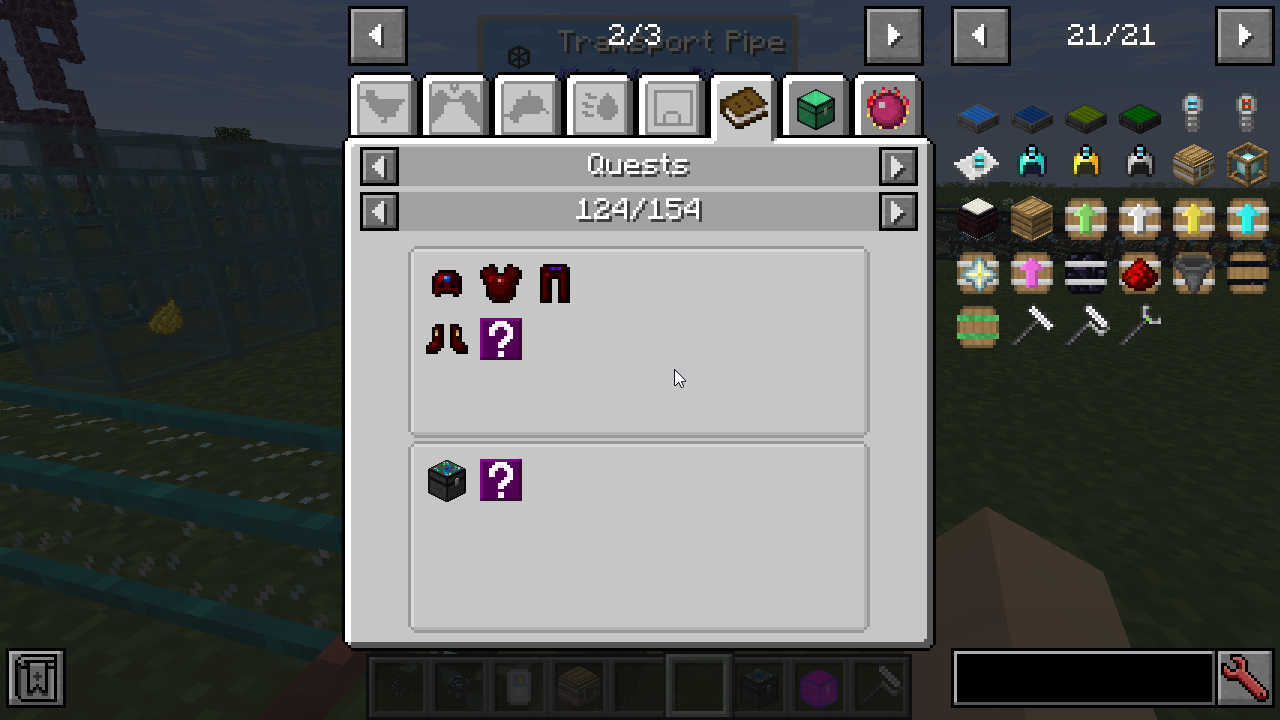The image size is (1280, 720).
Task: Select the dark red leggings item
Action: 554,284
